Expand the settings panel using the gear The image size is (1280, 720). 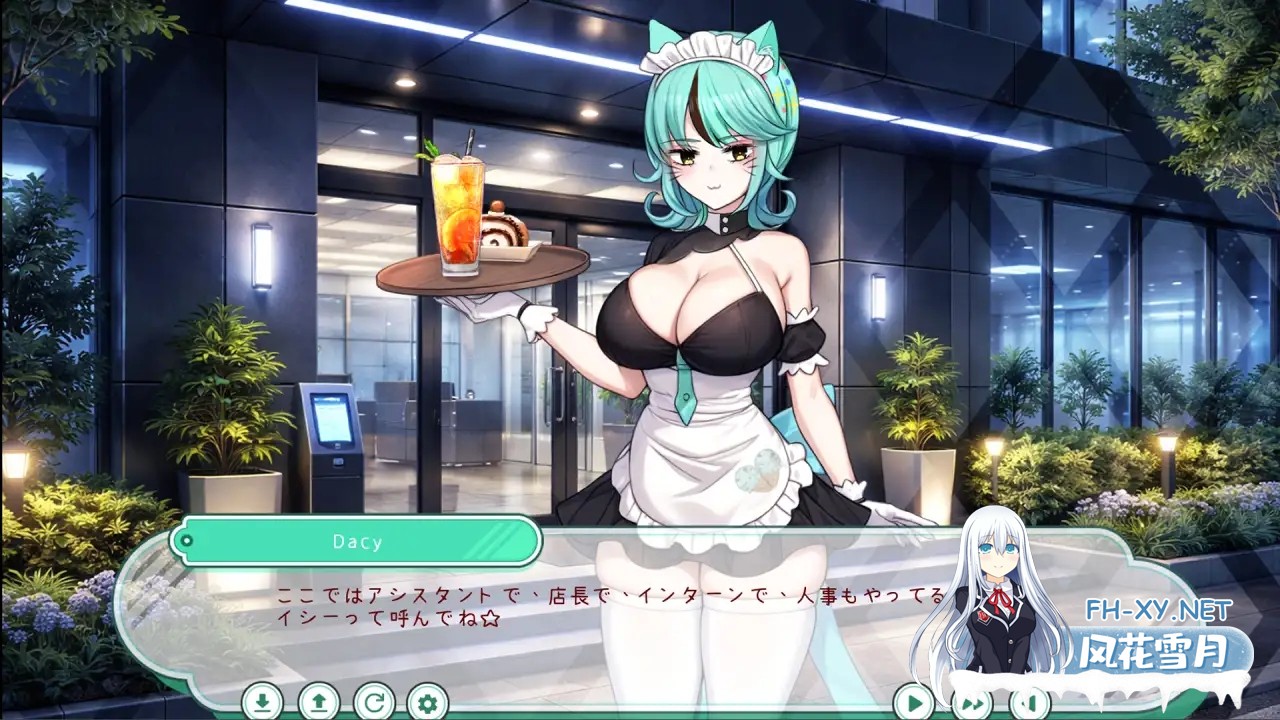point(426,703)
